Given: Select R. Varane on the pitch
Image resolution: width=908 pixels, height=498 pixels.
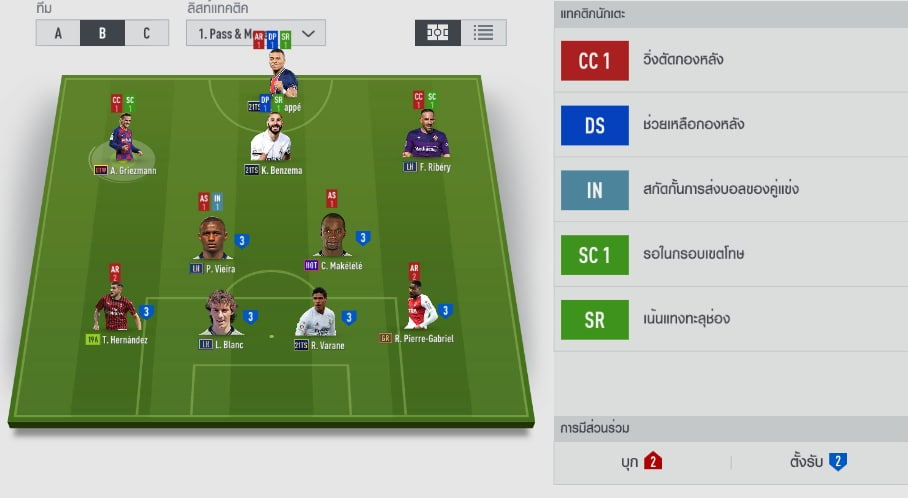Looking at the screenshot, I should [x=316, y=315].
